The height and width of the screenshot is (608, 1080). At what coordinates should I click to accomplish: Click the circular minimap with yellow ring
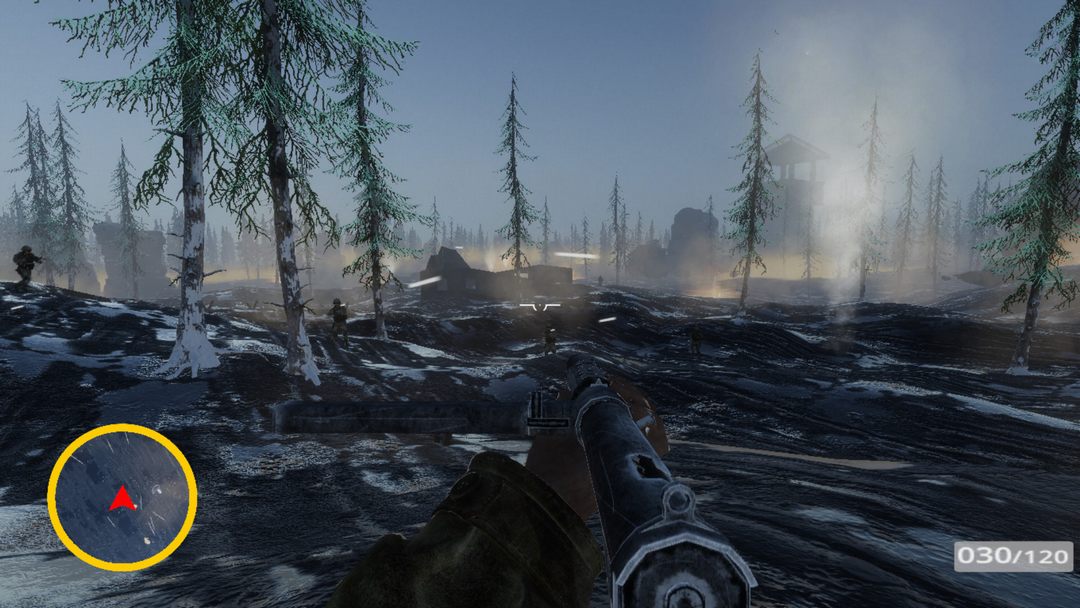click(x=122, y=497)
